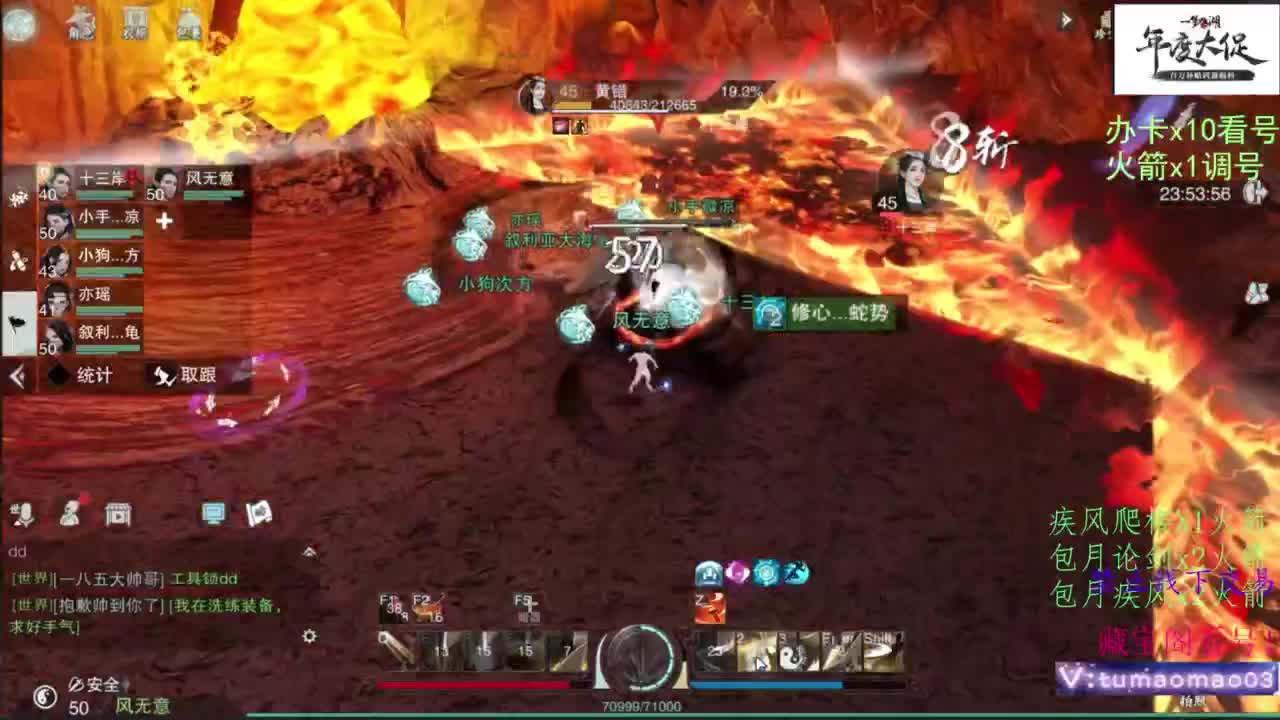1280x720 pixels.
Task: Cast the fire skill bound to Z
Action: 710,607
